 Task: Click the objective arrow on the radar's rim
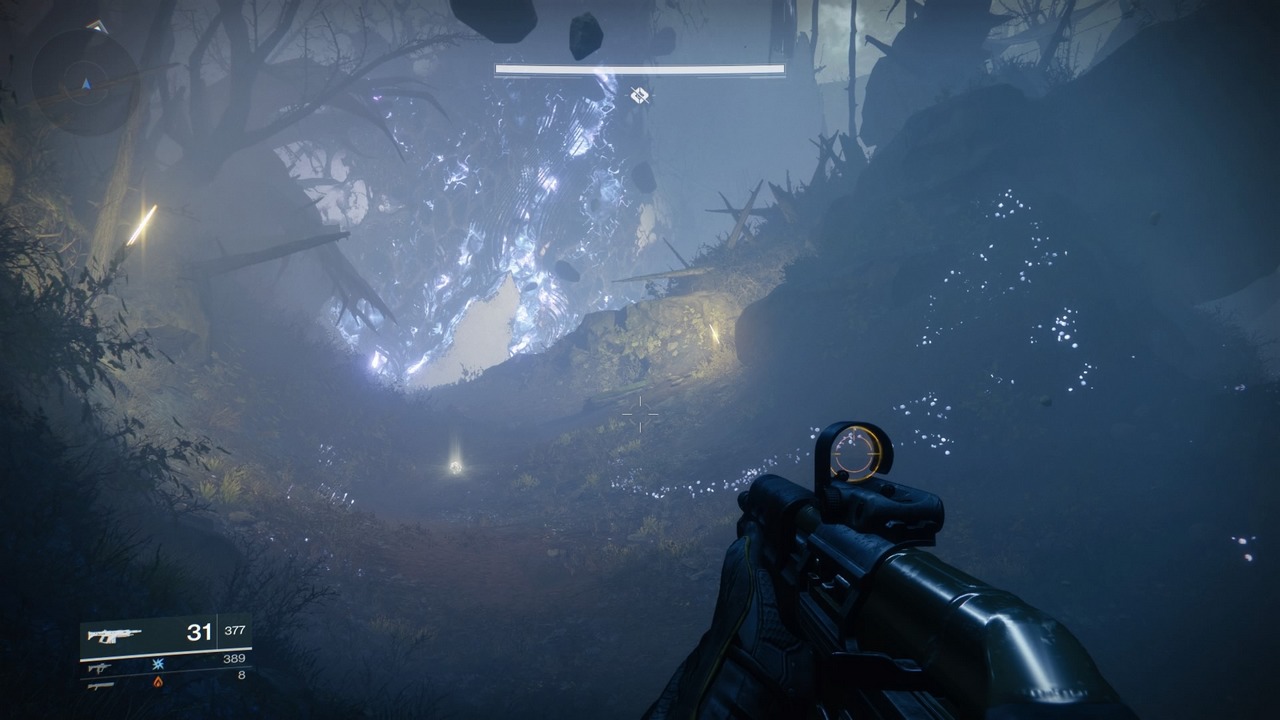click(96, 26)
